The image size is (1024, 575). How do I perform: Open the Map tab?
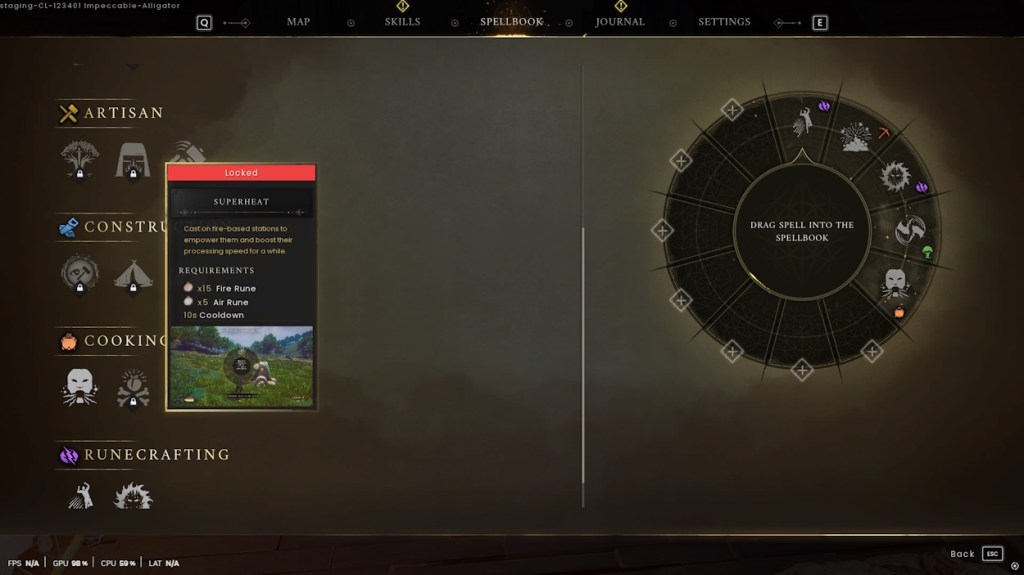click(298, 22)
